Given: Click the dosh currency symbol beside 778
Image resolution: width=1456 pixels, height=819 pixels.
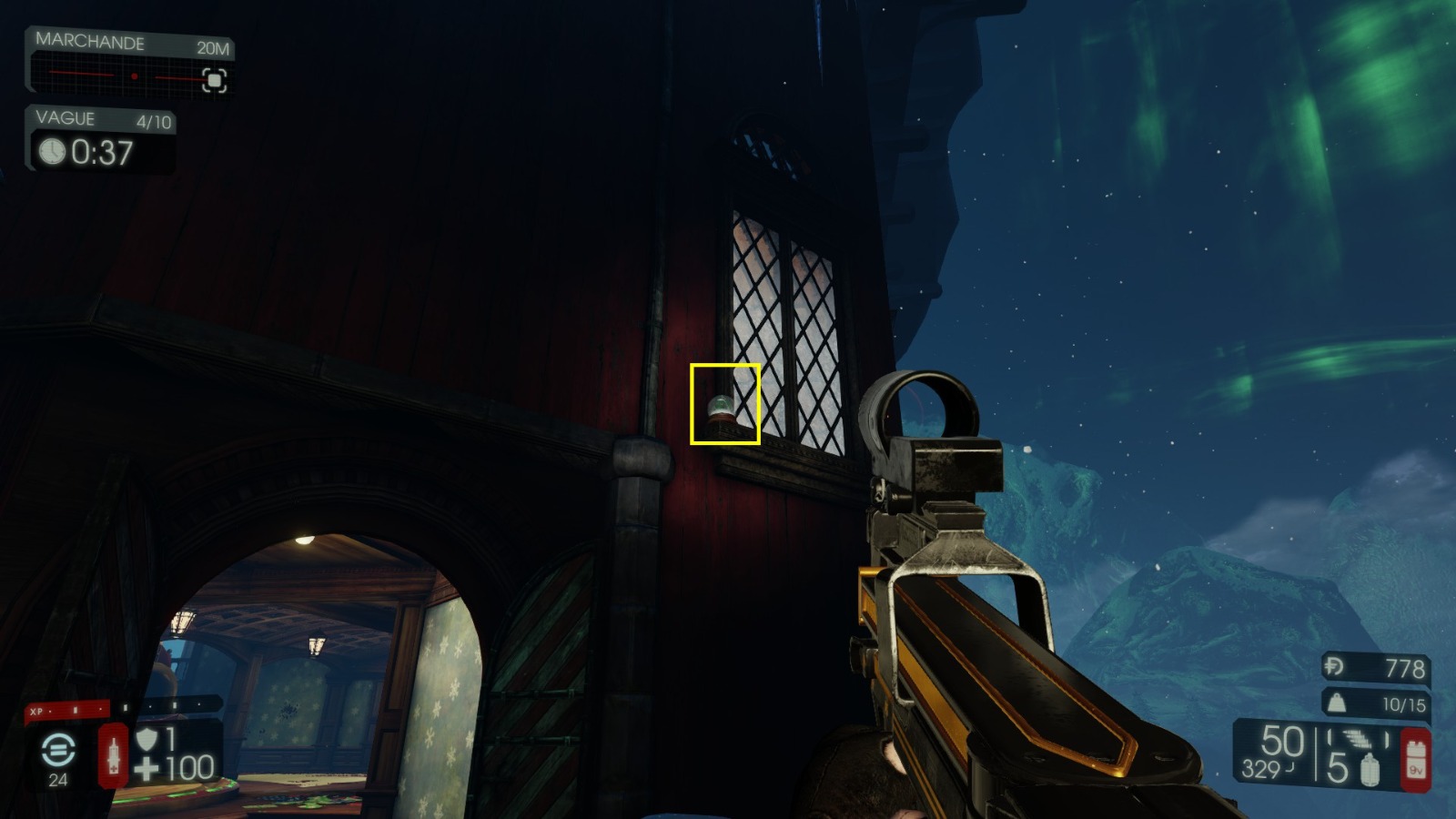Looking at the screenshot, I should tap(1333, 667).
